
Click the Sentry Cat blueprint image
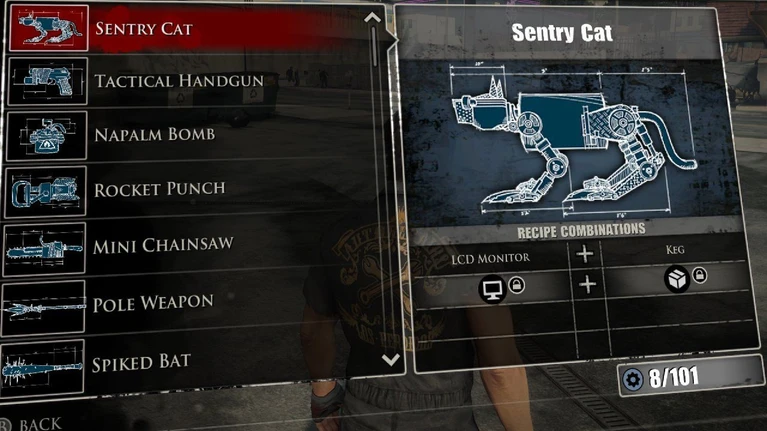click(565, 139)
